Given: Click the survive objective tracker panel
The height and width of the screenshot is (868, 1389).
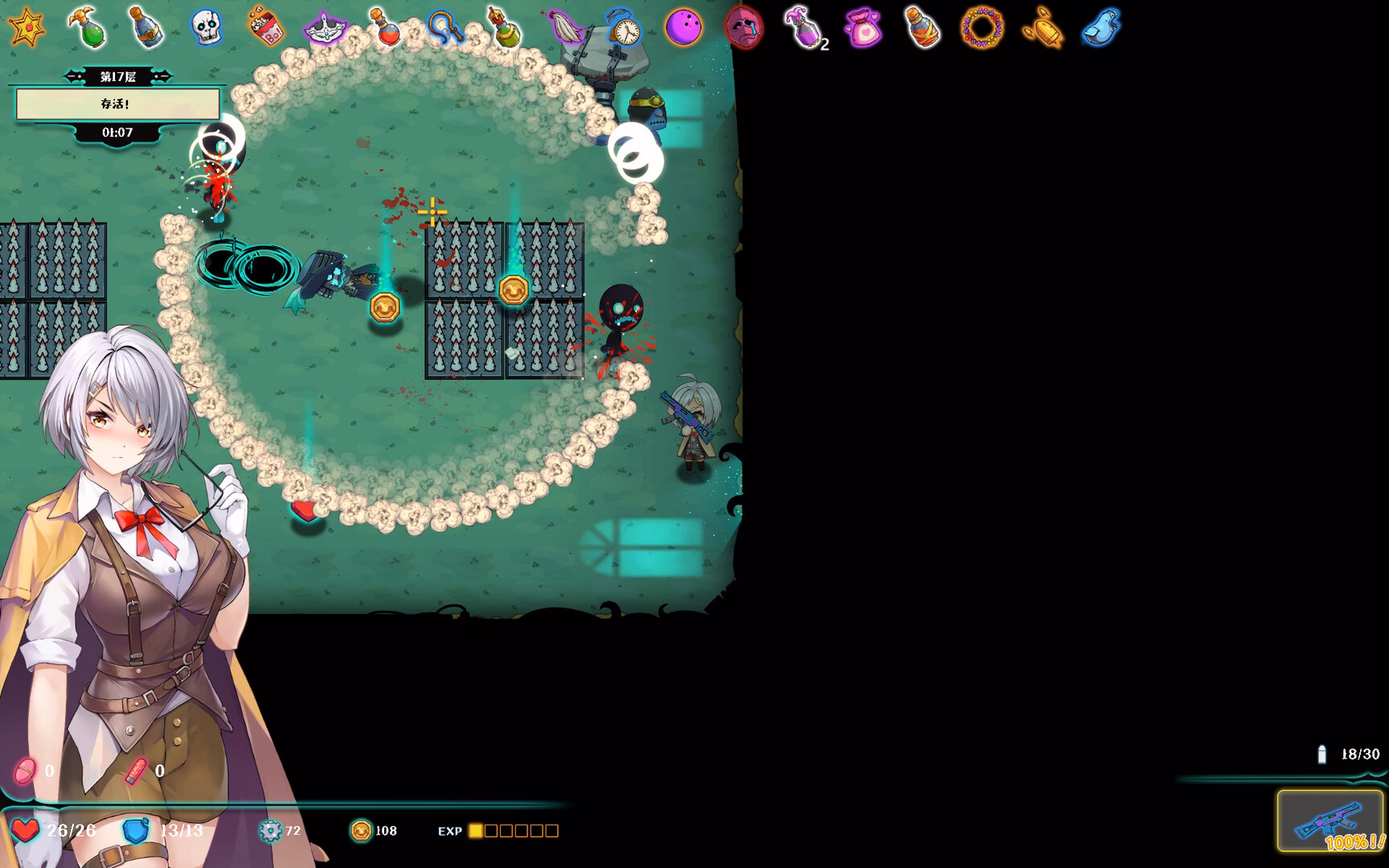Looking at the screenshot, I should tap(117, 104).
